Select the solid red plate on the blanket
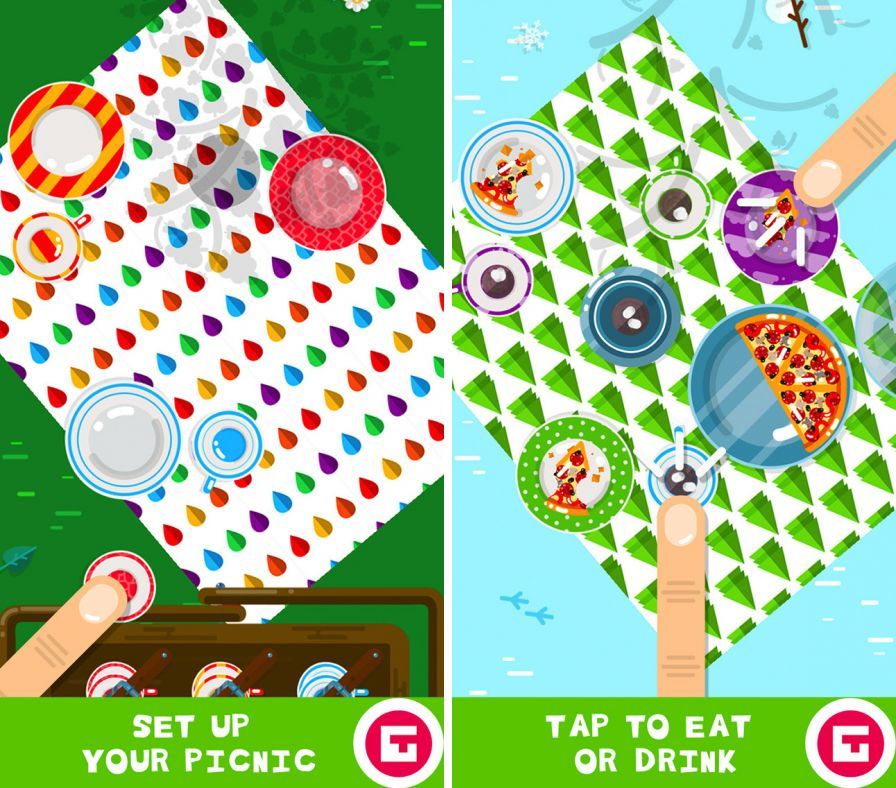896x788 pixels. pyautogui.click(x=327, y=190)
